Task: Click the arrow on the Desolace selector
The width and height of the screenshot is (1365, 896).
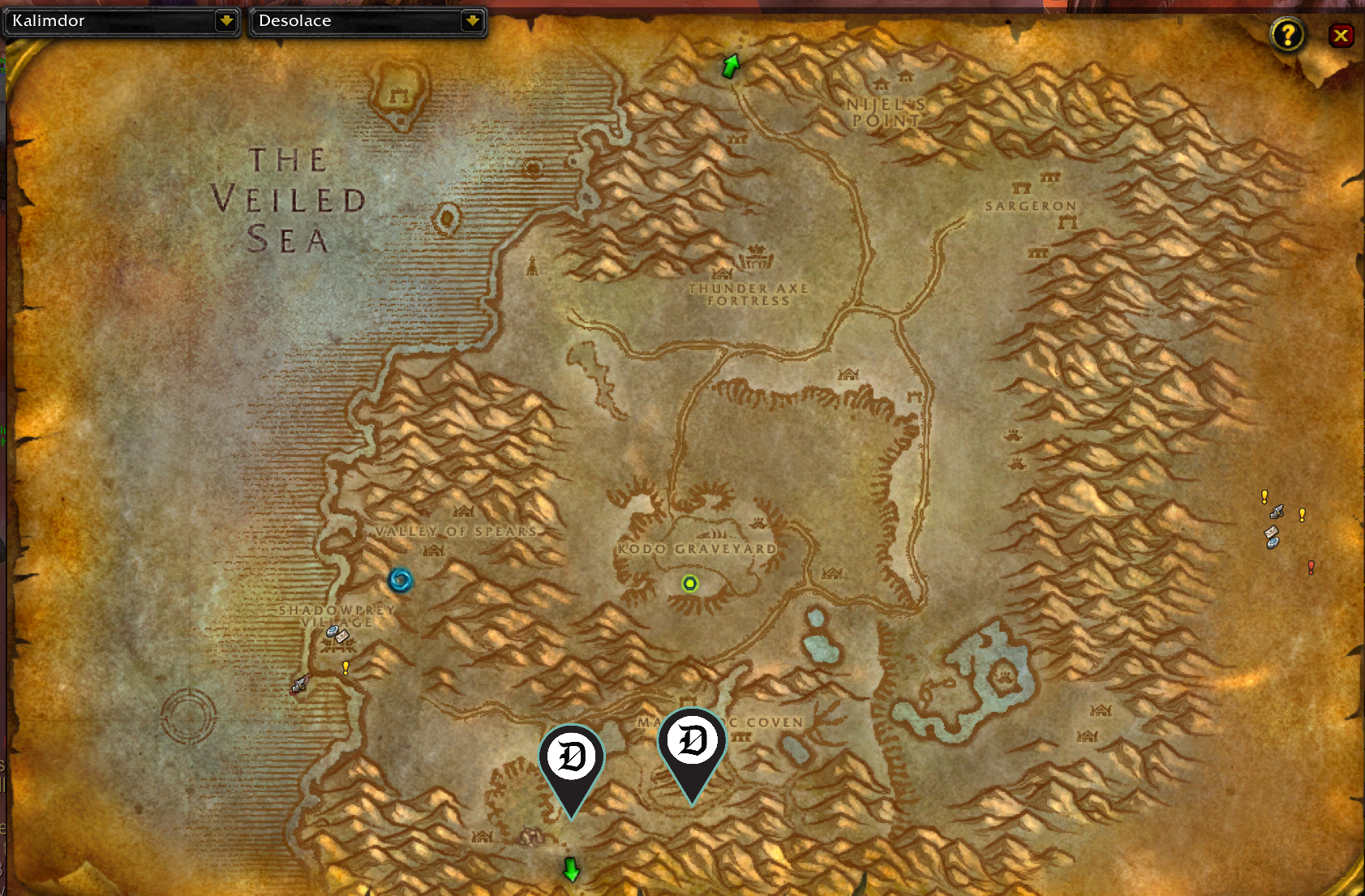Action: (471, 21)
